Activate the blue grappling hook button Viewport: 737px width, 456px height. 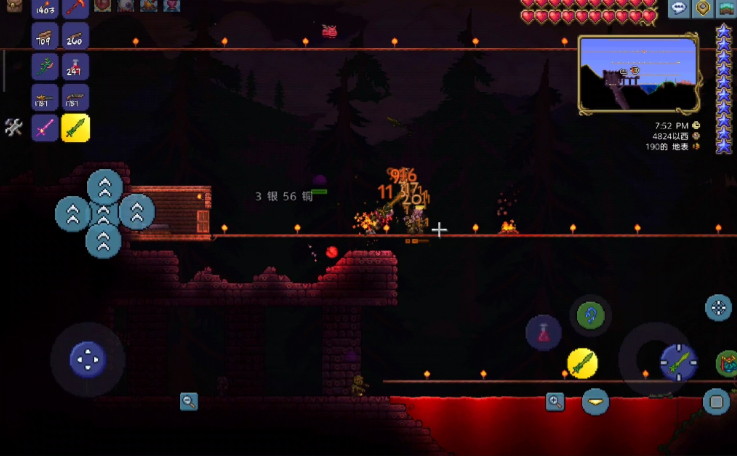tap(590, 316)
